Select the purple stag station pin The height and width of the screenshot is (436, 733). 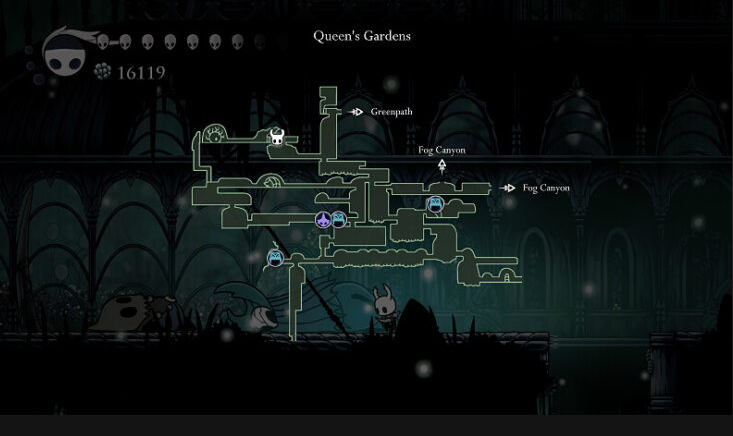[x=323, y=220]
